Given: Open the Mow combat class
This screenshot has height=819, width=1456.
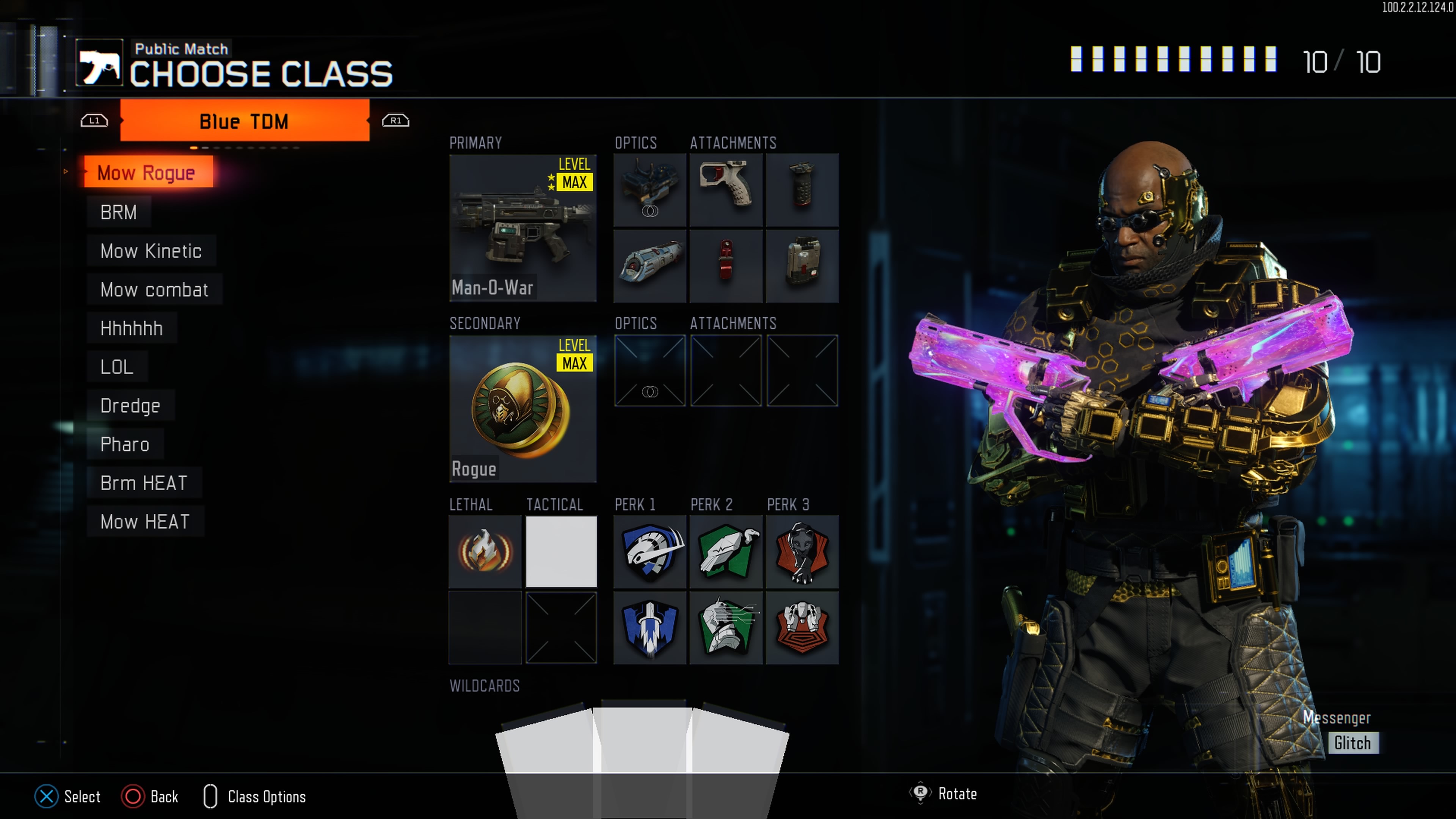Looking at the screenshot, I should [154, 289].
